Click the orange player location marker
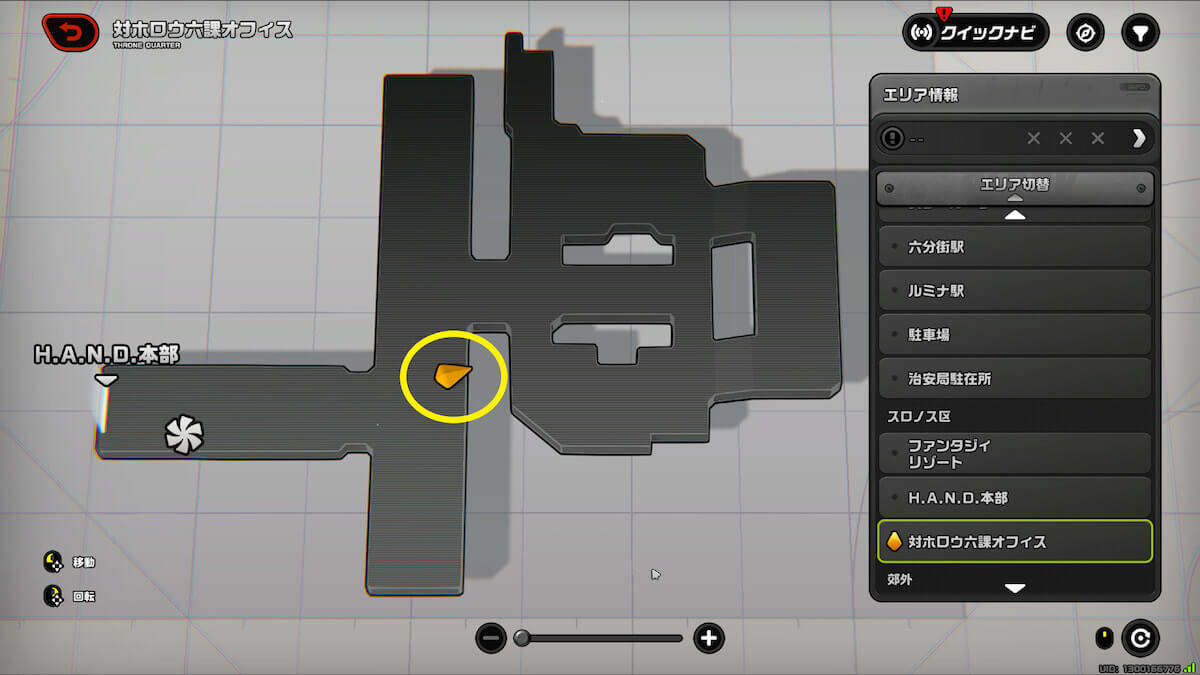The width and height of the screenshot is (1200, 675). (x=451, y=375)
